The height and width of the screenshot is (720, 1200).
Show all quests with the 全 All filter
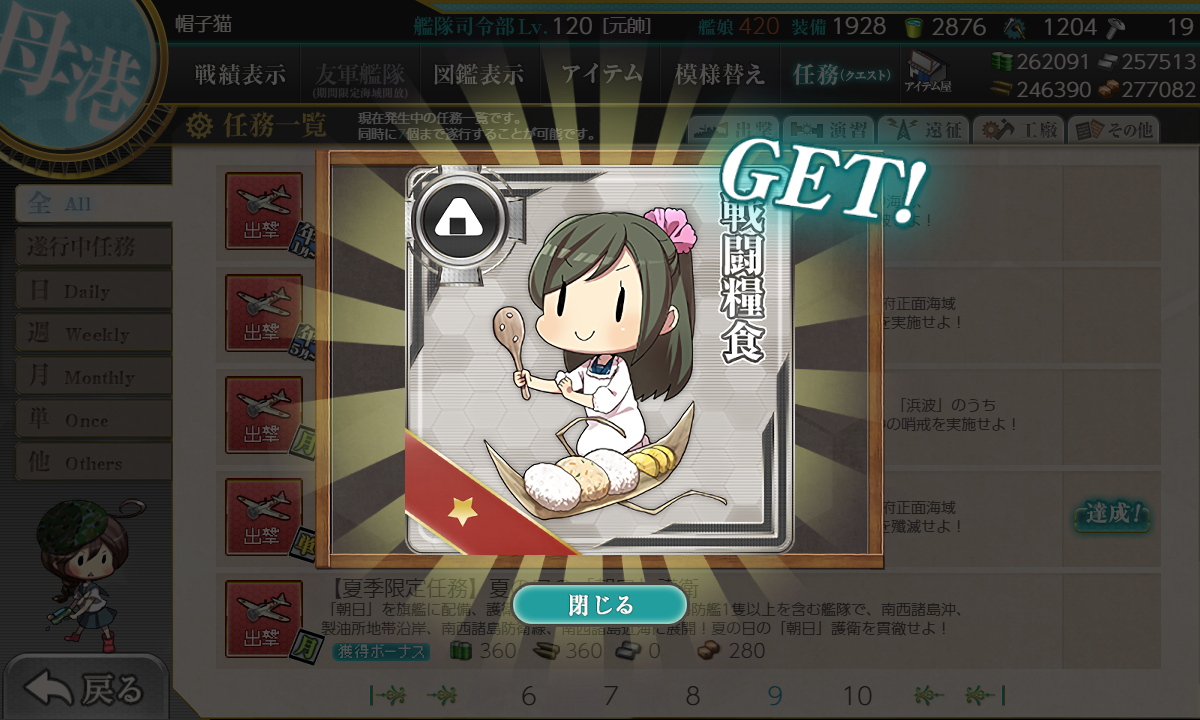(92, 204)
